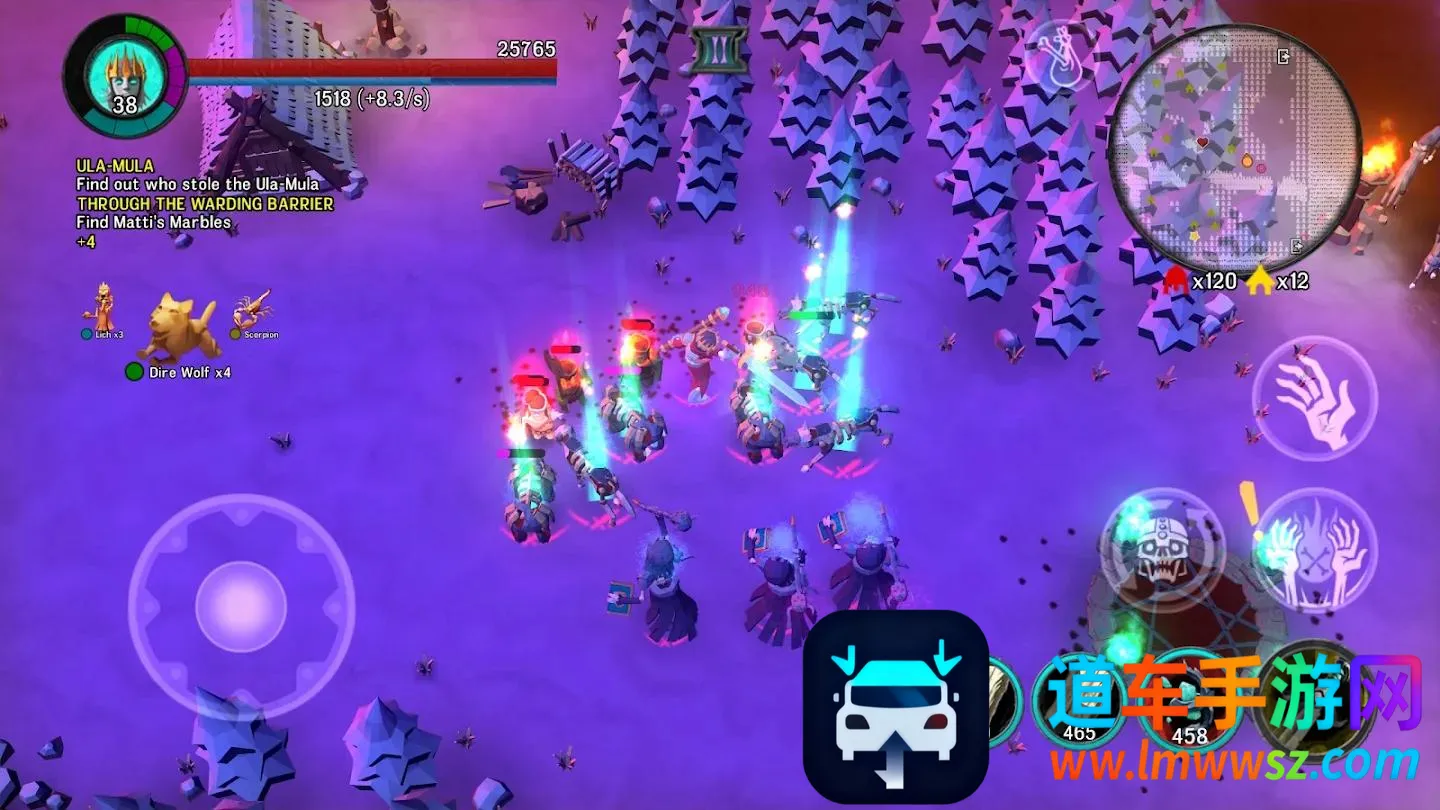Tap the car app logo overlay
Viewport: 1440px width, 810px height.
pyautogui.click(x=895, y=706)
